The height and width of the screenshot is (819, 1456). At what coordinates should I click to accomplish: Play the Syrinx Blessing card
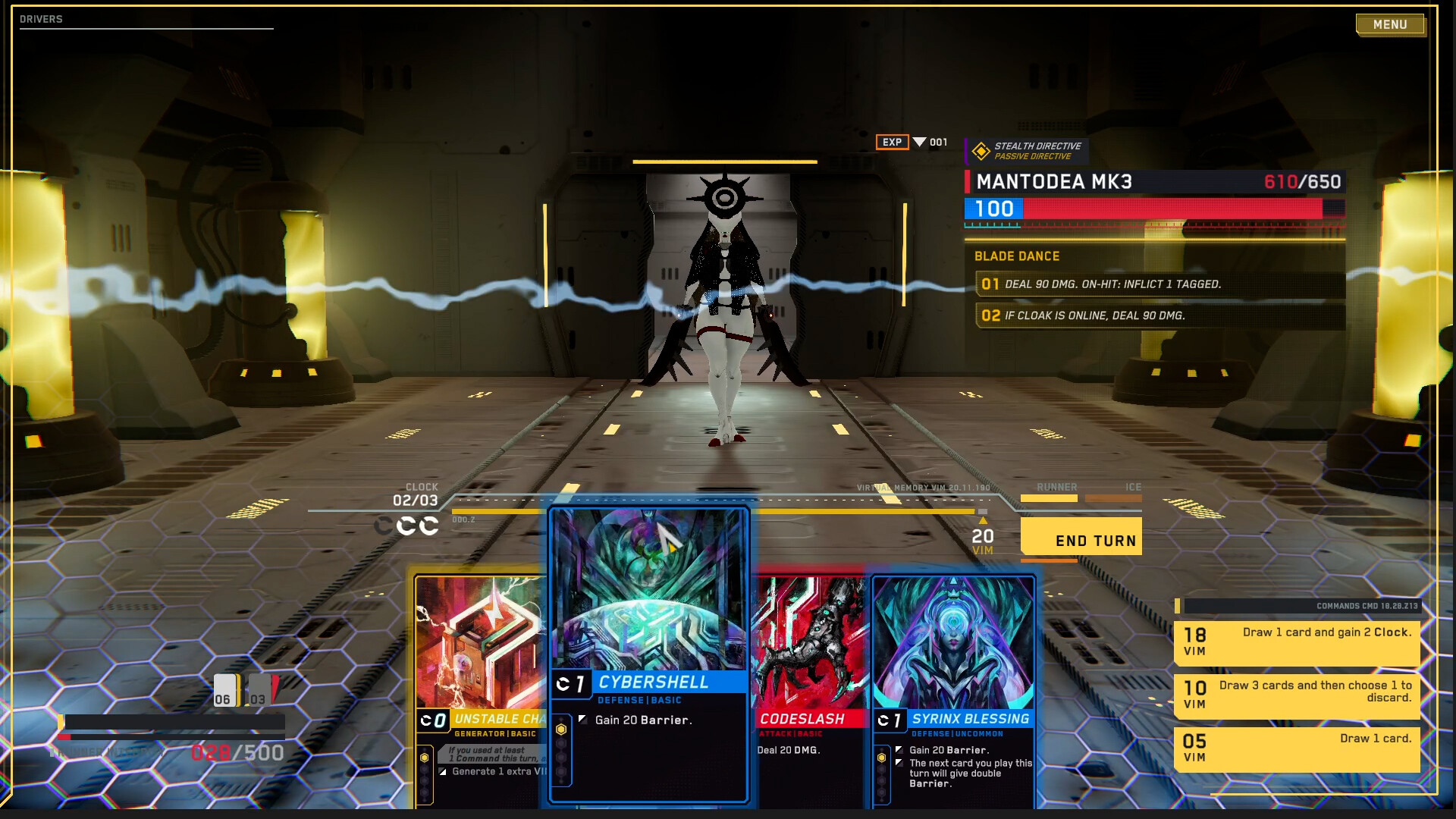tap(953, 682)
